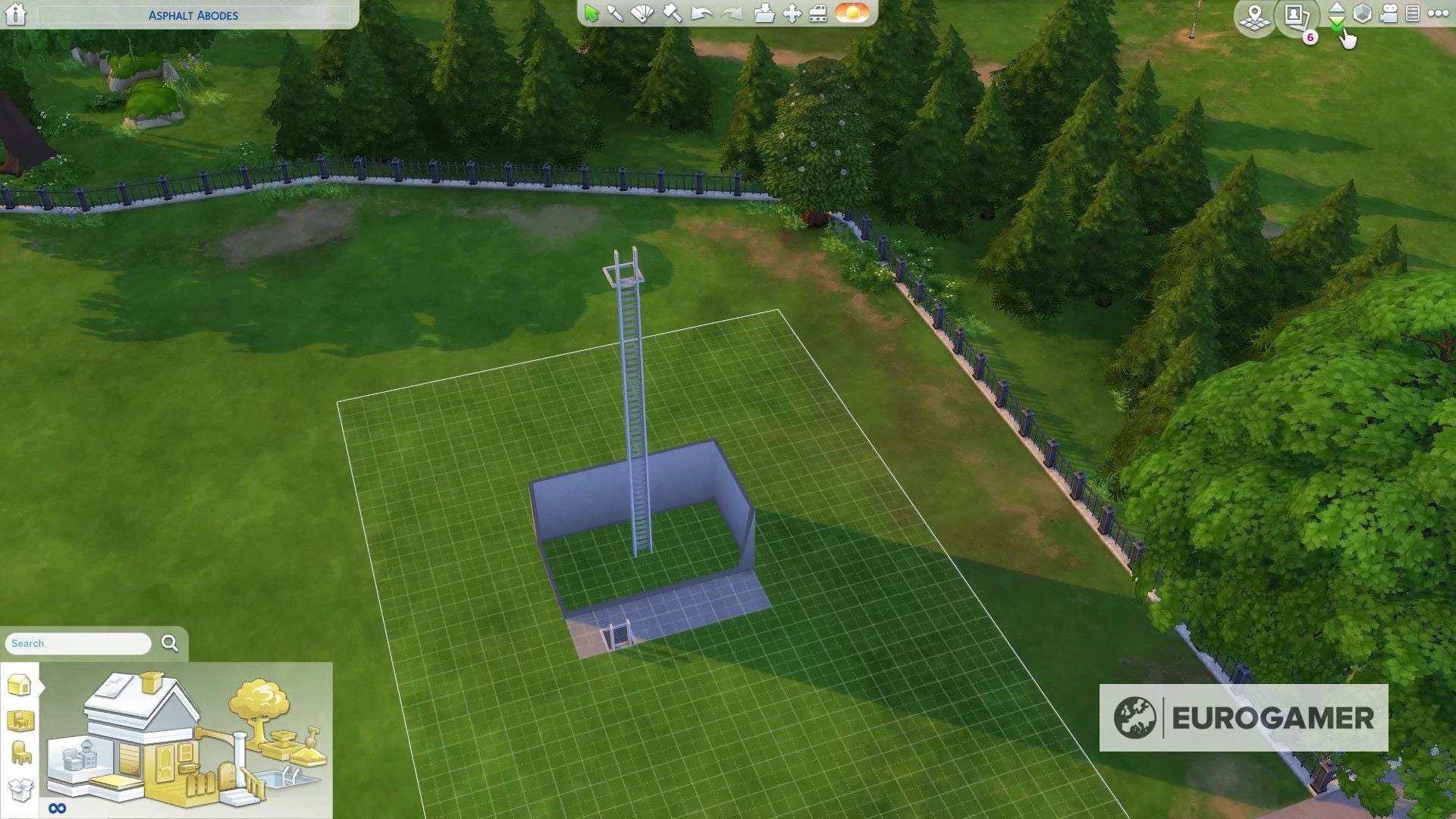Redo the last undone action
The width and height of the screenshot is (1456, 819).
click(732, 14)
